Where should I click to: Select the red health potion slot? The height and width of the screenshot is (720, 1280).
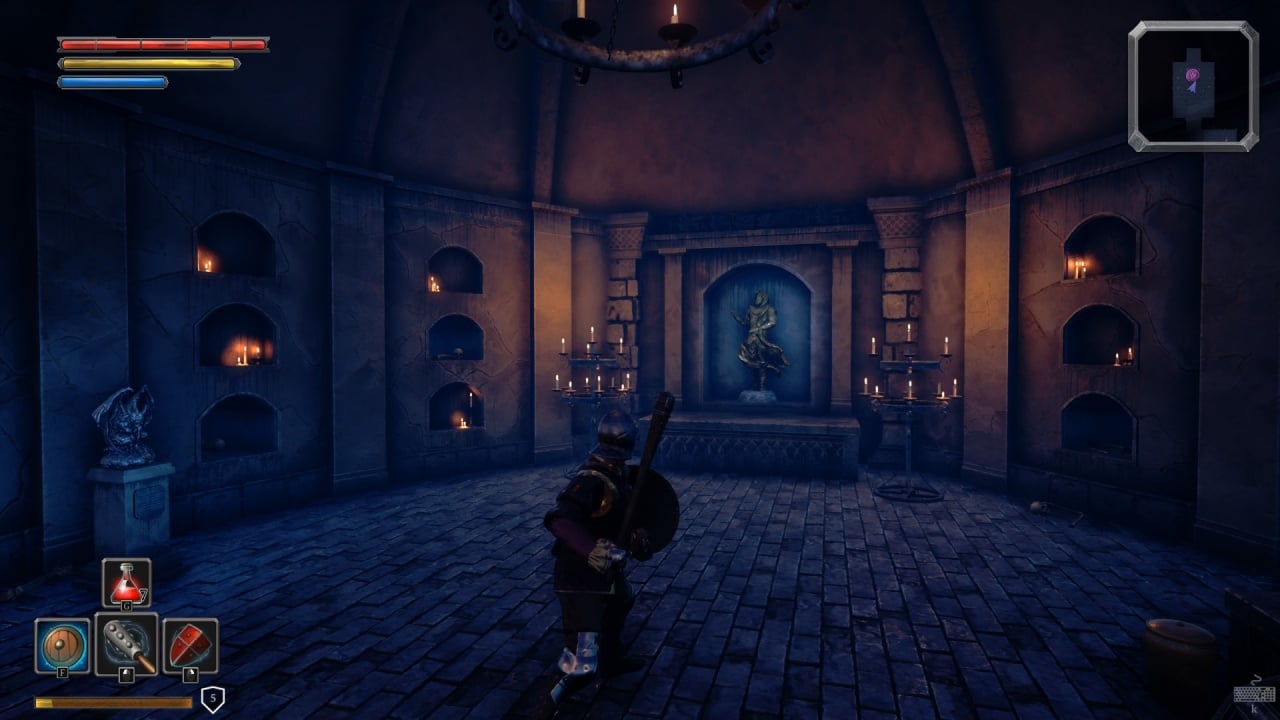pos(127,584)
